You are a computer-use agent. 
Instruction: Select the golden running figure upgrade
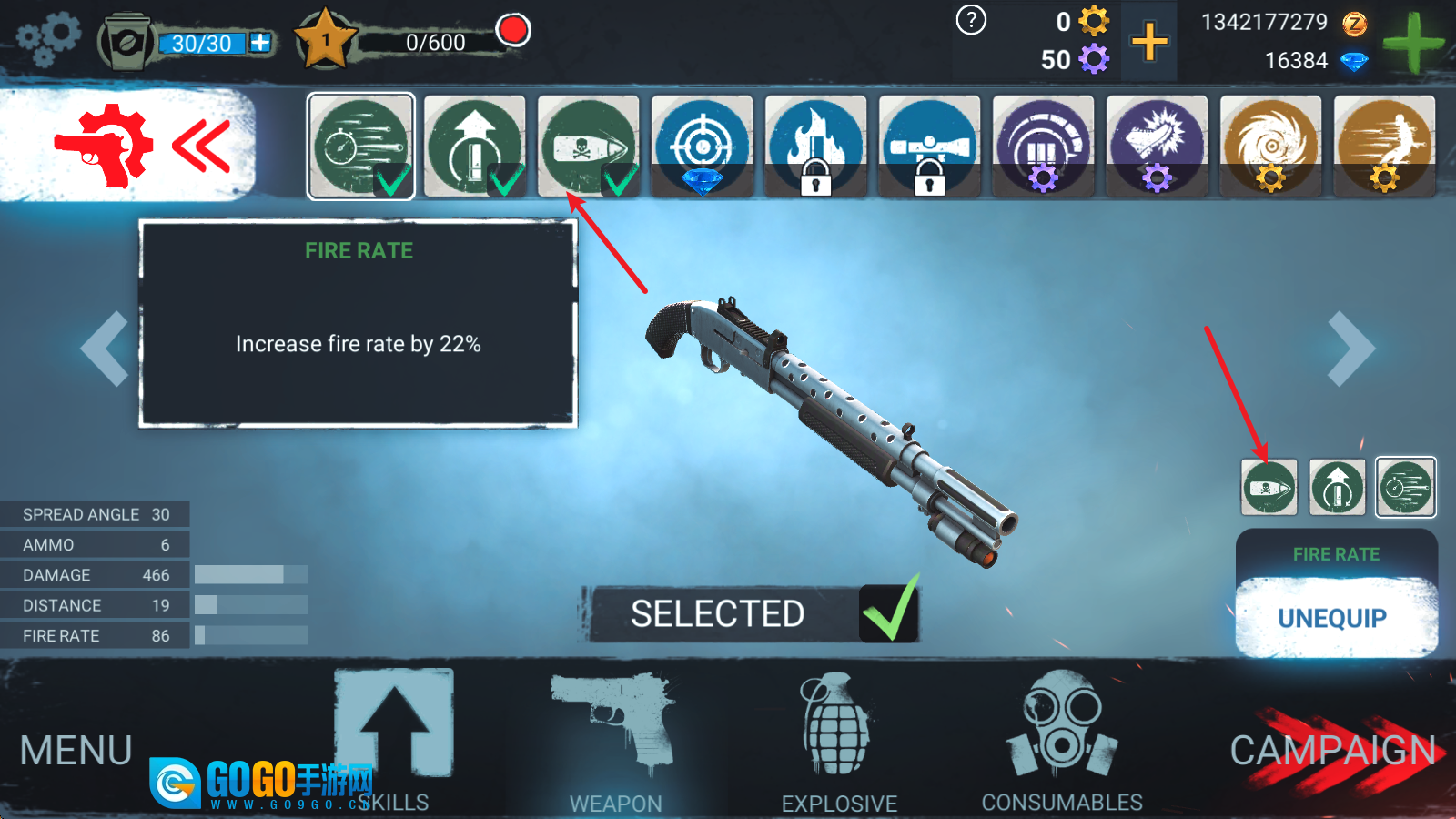(1384, 146)
